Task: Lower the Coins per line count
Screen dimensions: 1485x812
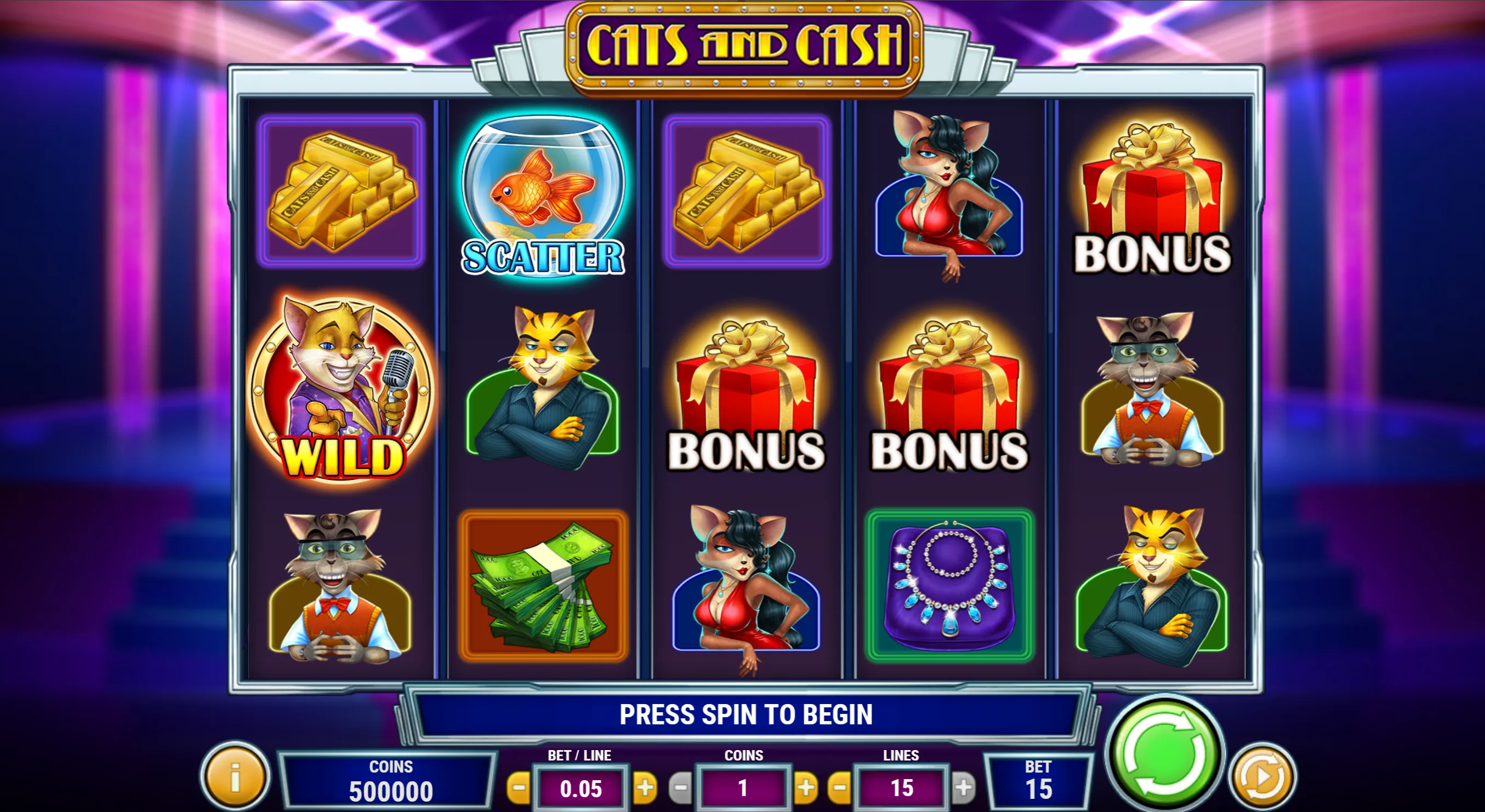Action: click(680, 787)
